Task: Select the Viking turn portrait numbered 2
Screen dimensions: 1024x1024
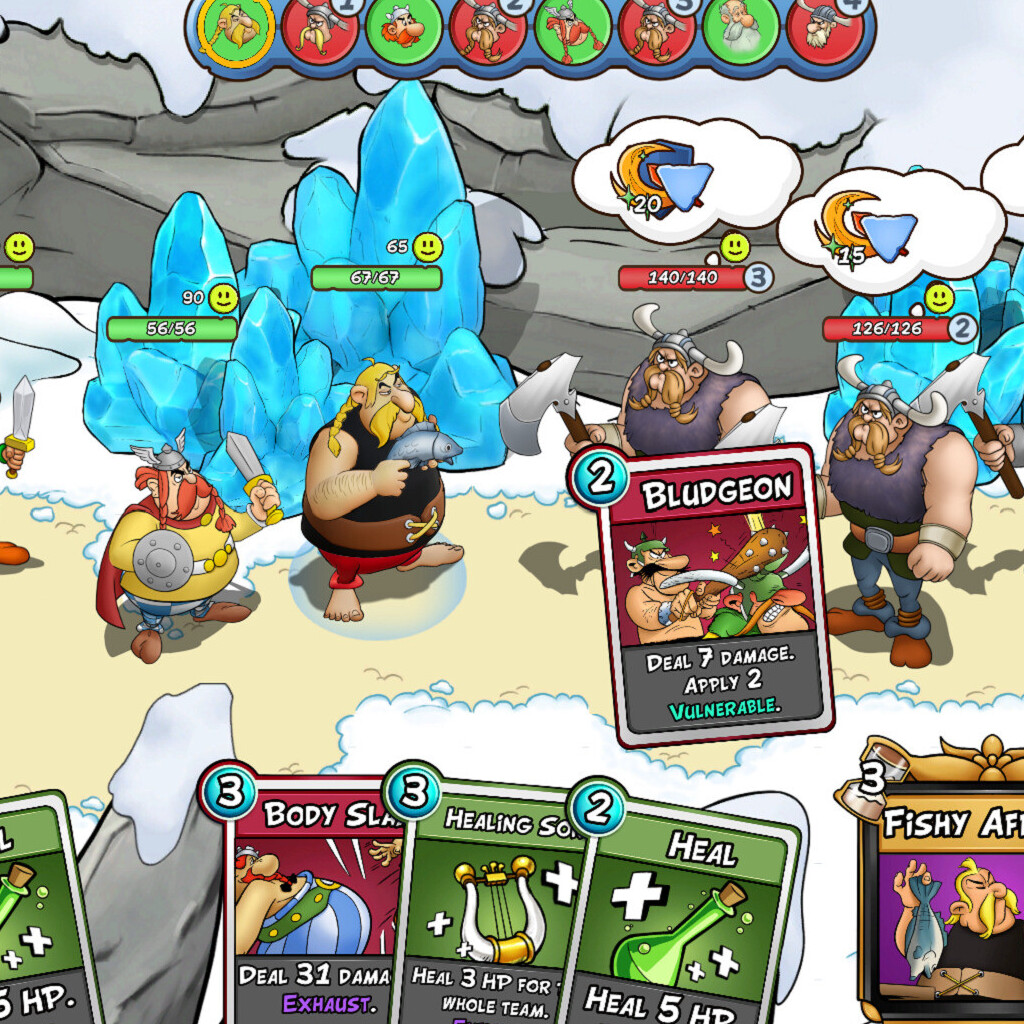Action: point(488,30)
